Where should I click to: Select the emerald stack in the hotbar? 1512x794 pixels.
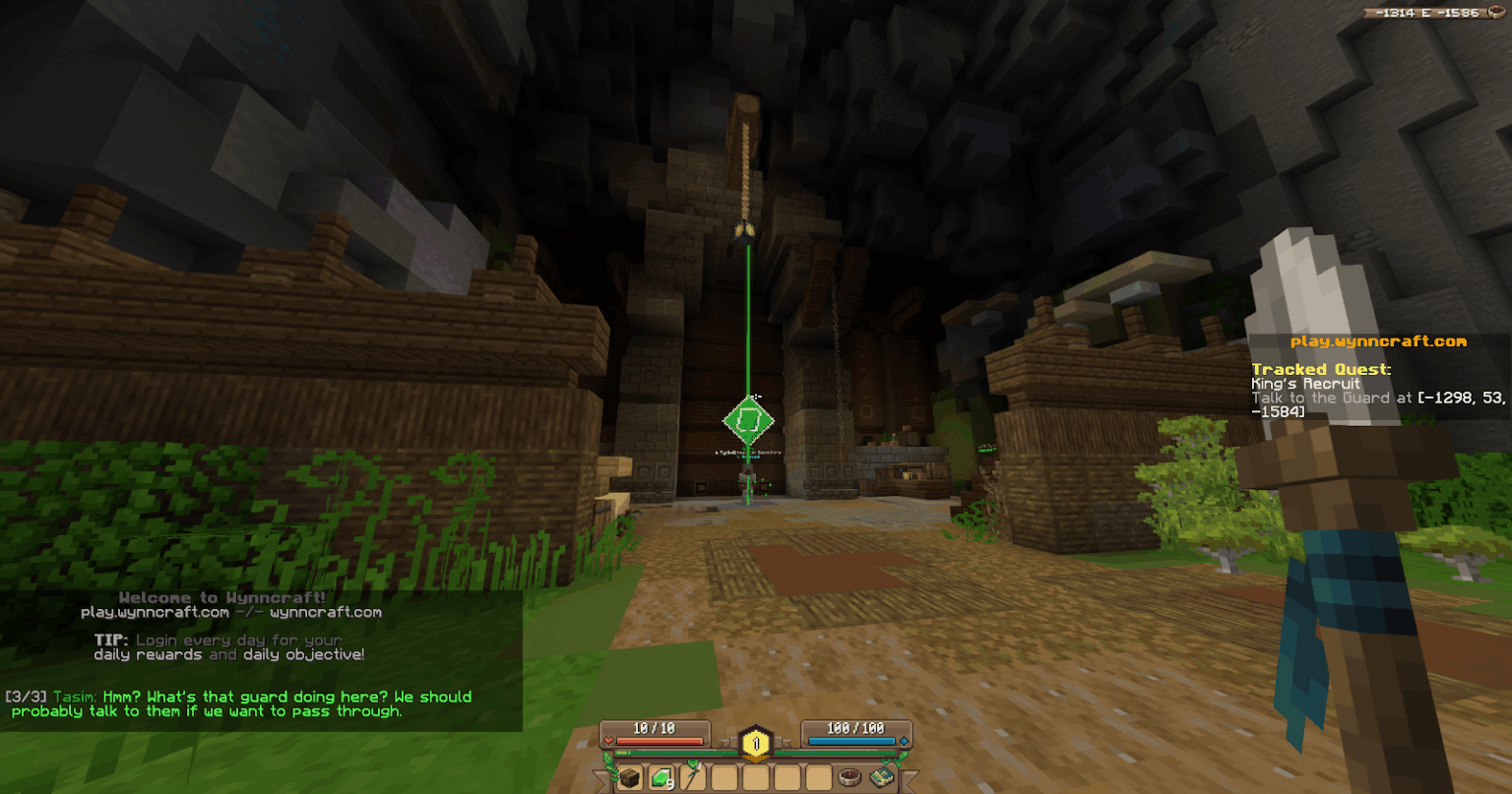[661, 777]
